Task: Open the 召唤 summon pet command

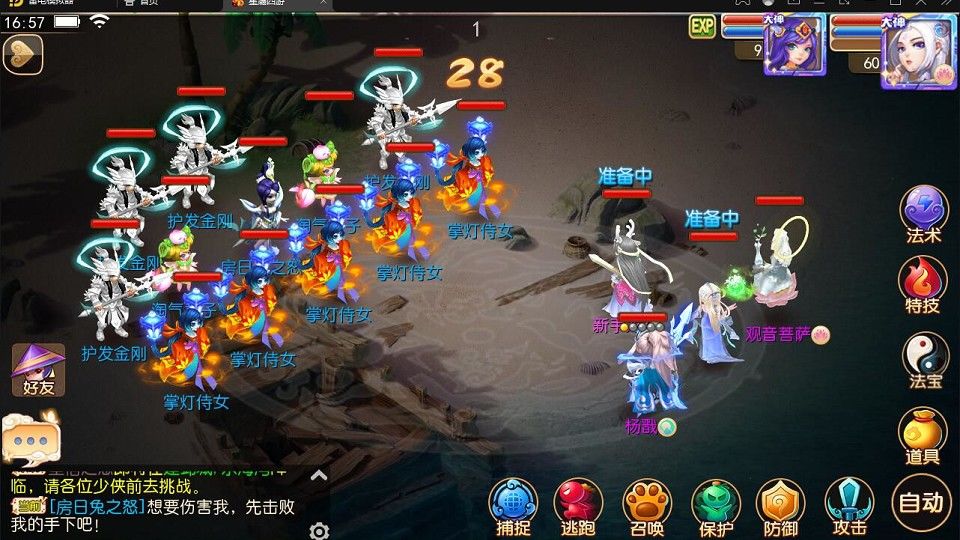Action: (647, 503)
